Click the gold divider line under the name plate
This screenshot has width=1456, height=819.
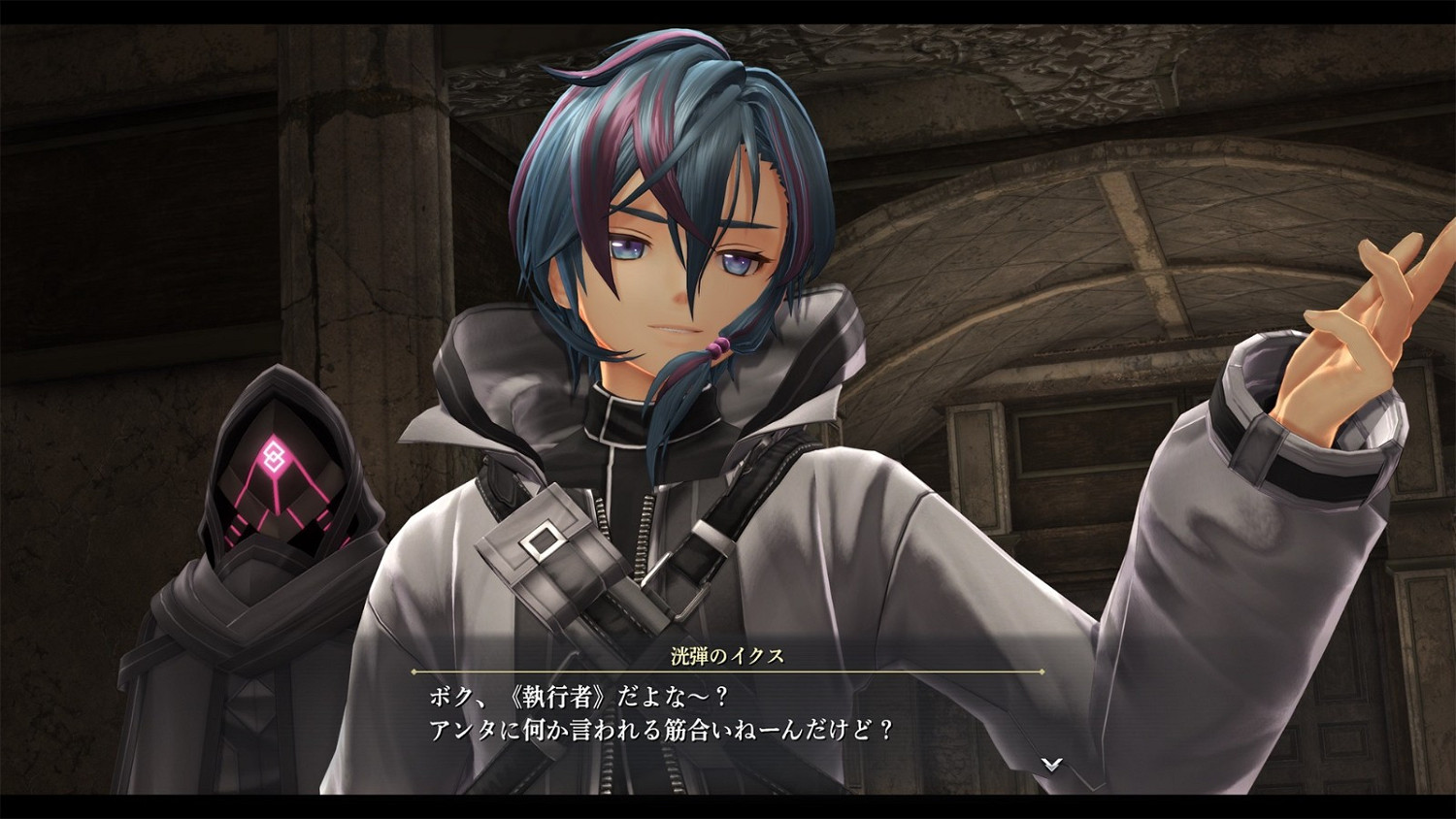(728, 672)
